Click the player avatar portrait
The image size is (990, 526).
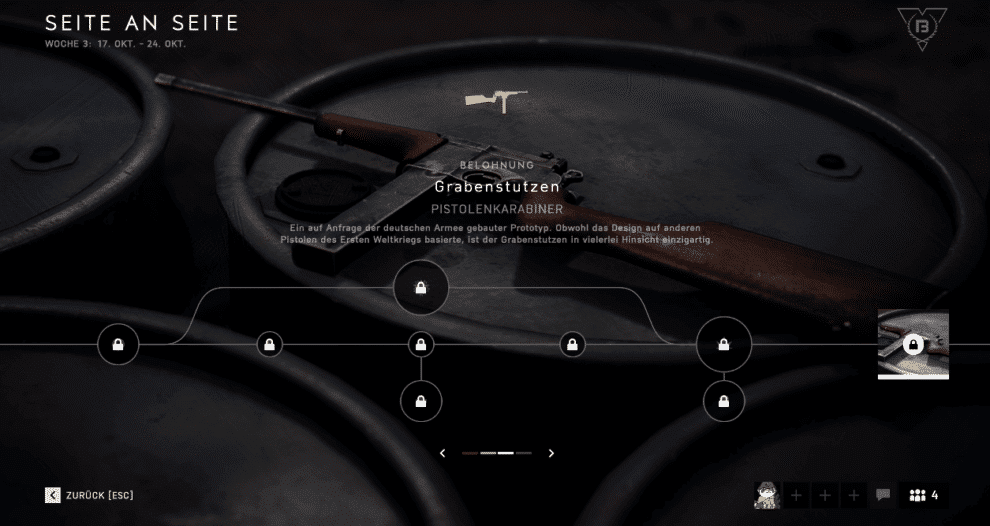pos(767,494)
